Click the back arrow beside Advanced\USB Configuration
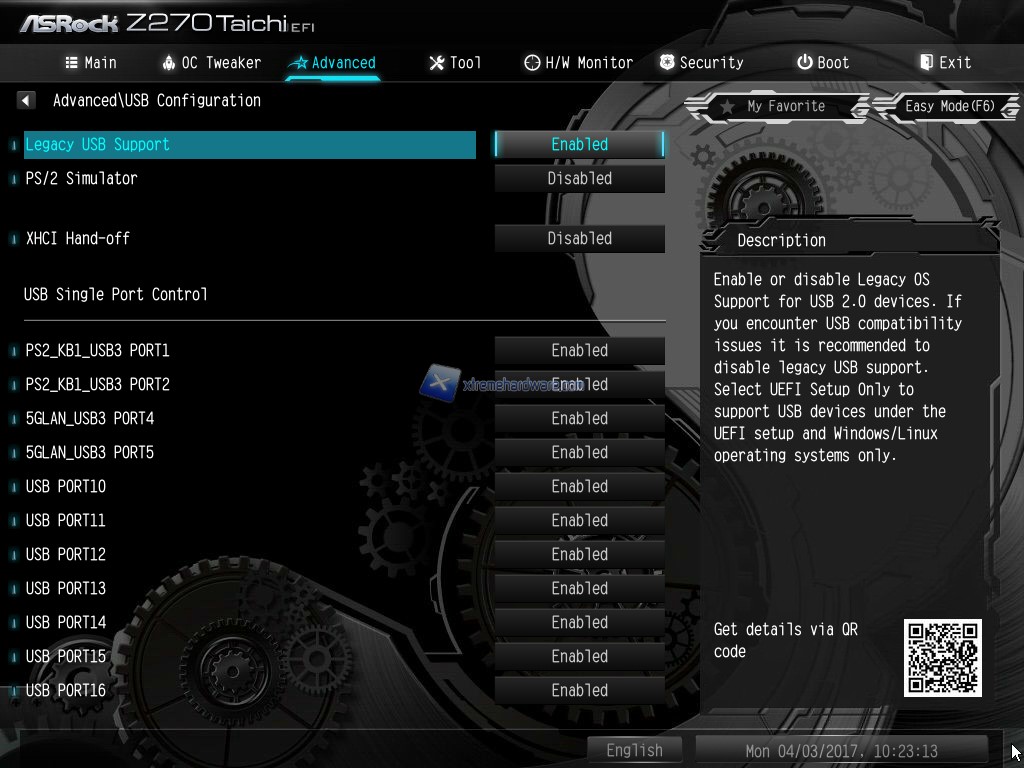 27,100
